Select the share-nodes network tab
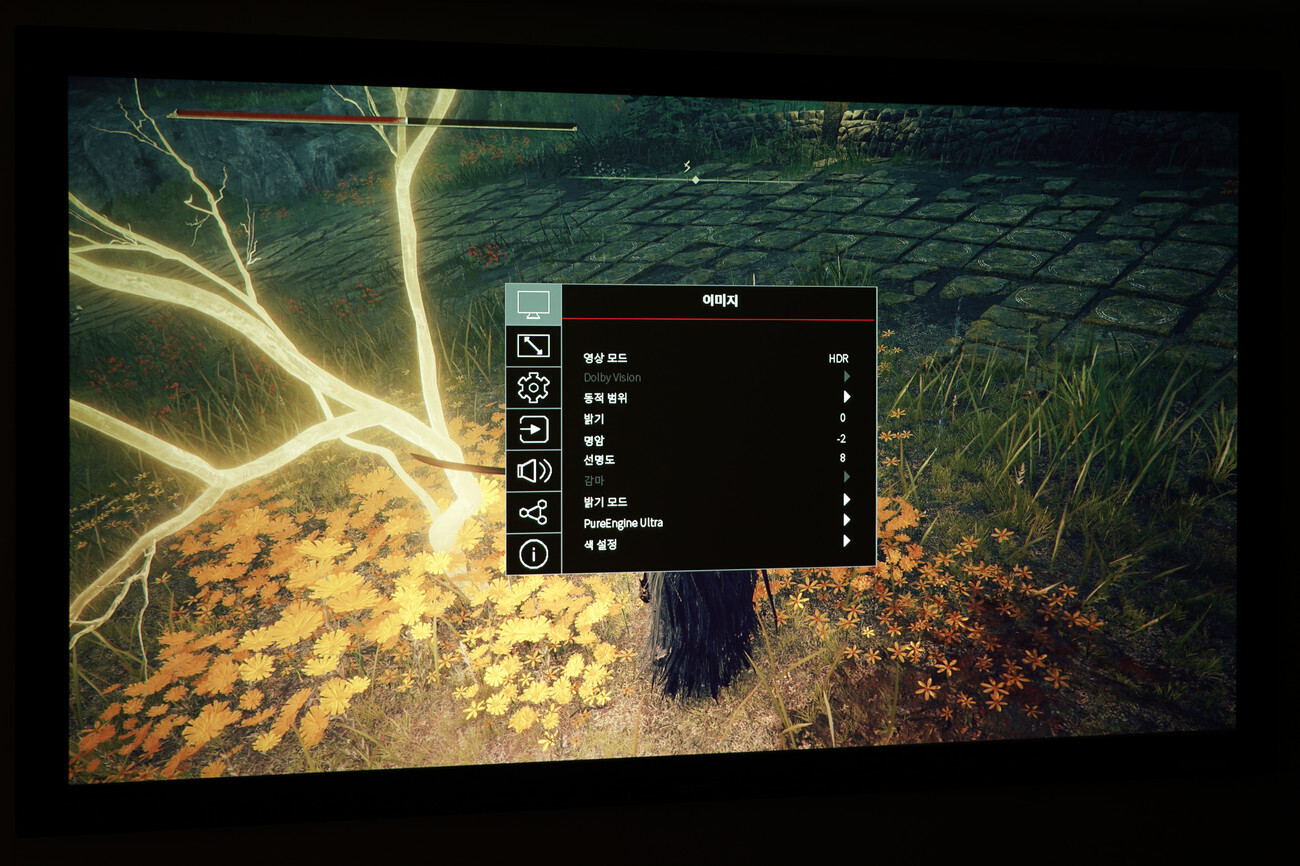Image resolution: width=1300 pixels, height=866 pixels. coord(533,513)
